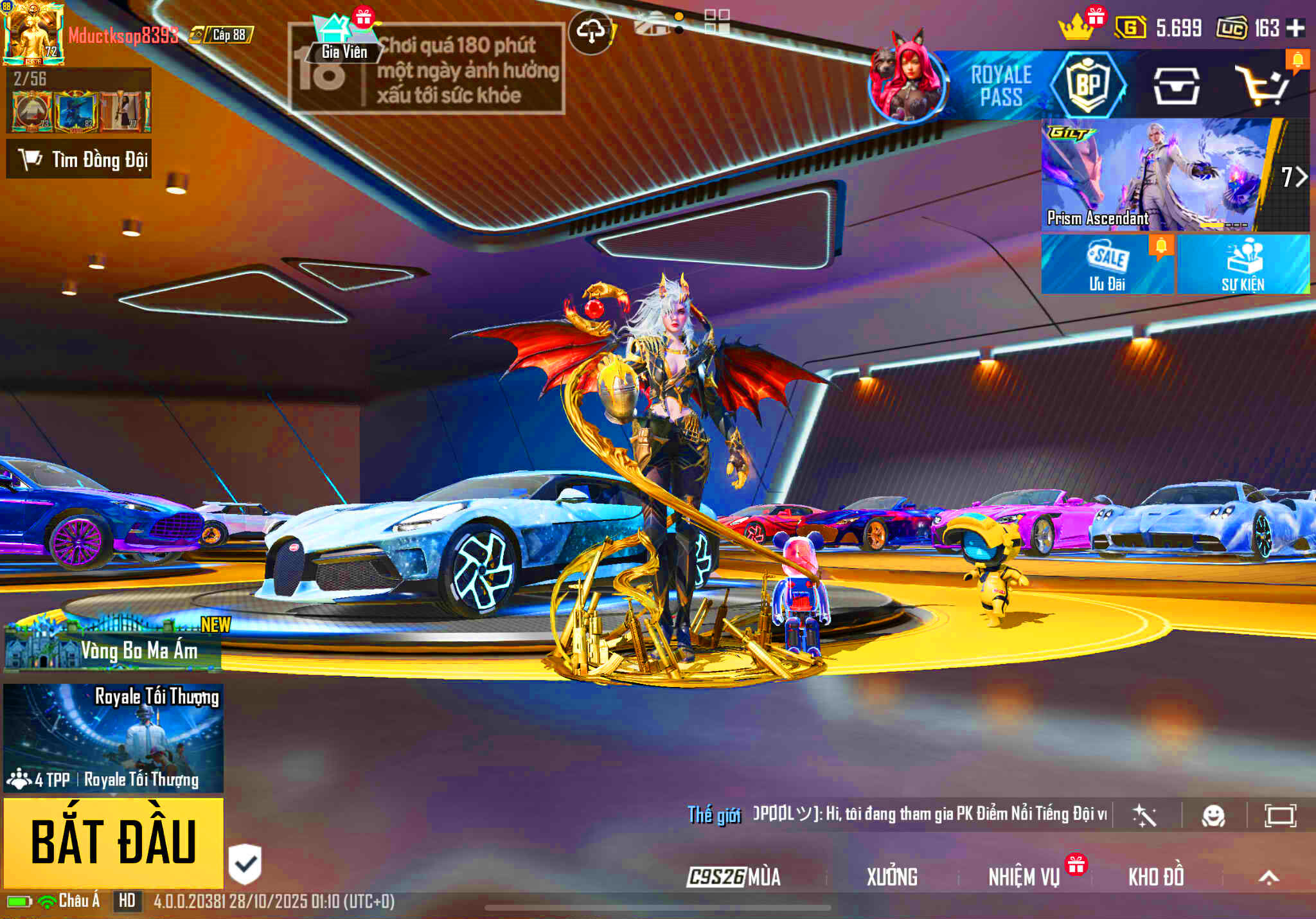This screenshot has width=1316, height=919.
Task: Start the match with BẮT ĐẦU
Action: pos(114,843)
